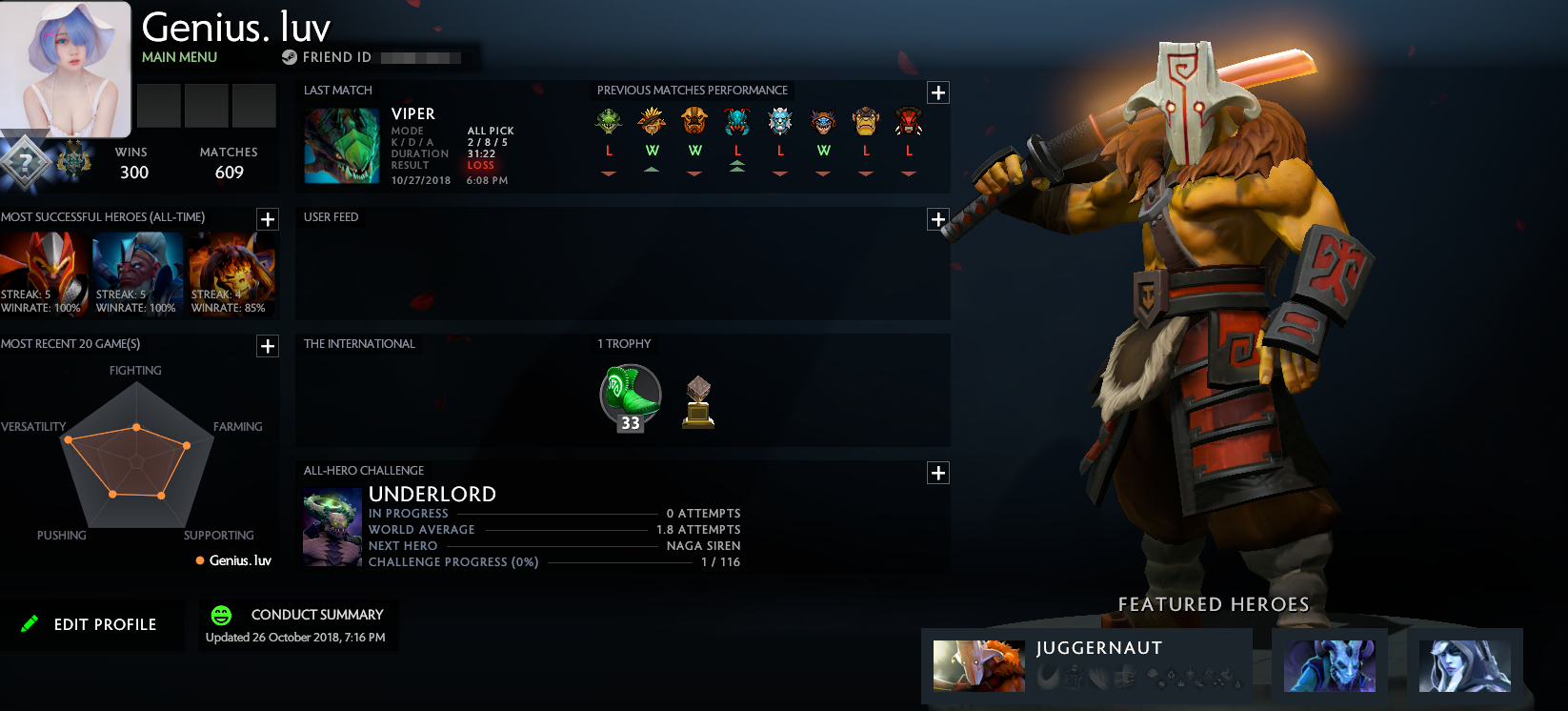Image resolution: width=1568 pixels, height=711 pixels.
Task: Expand the Previous Matches Performance panel
Action: point(938,91)
